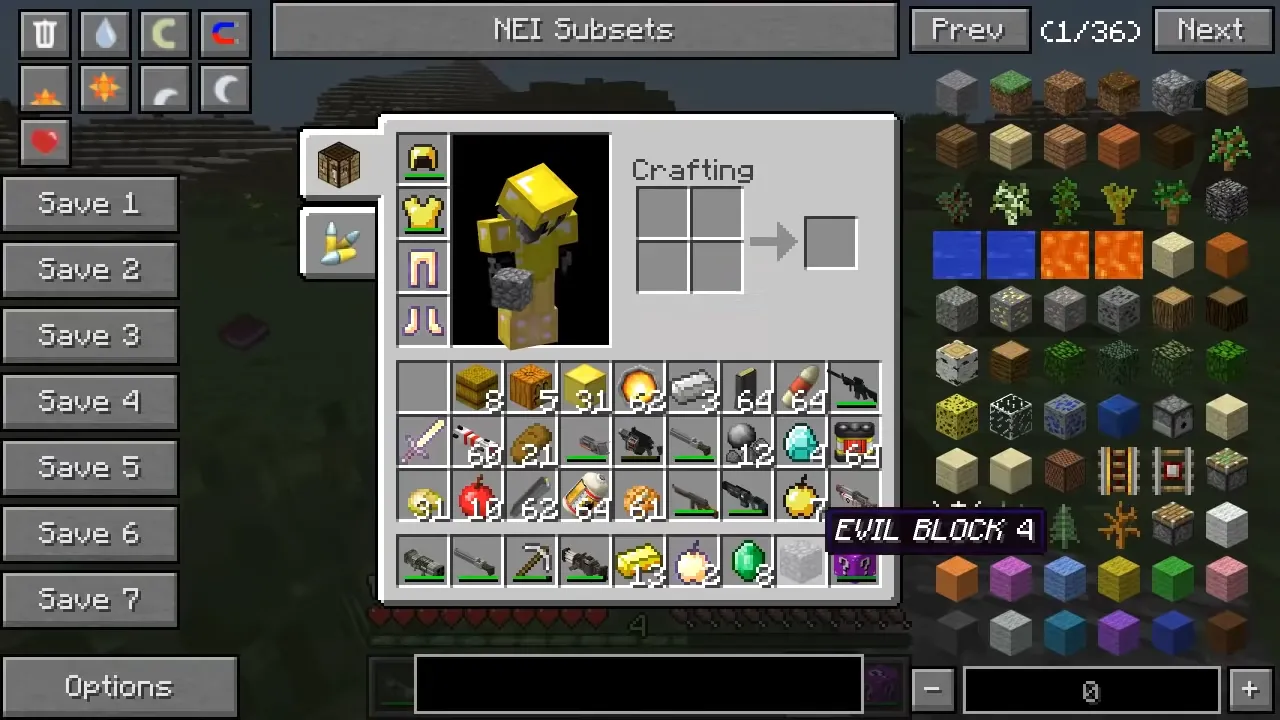Open the bullets ammo tab
The width and height of the screenshot is (1280, 720).
(x=338, y=243)
